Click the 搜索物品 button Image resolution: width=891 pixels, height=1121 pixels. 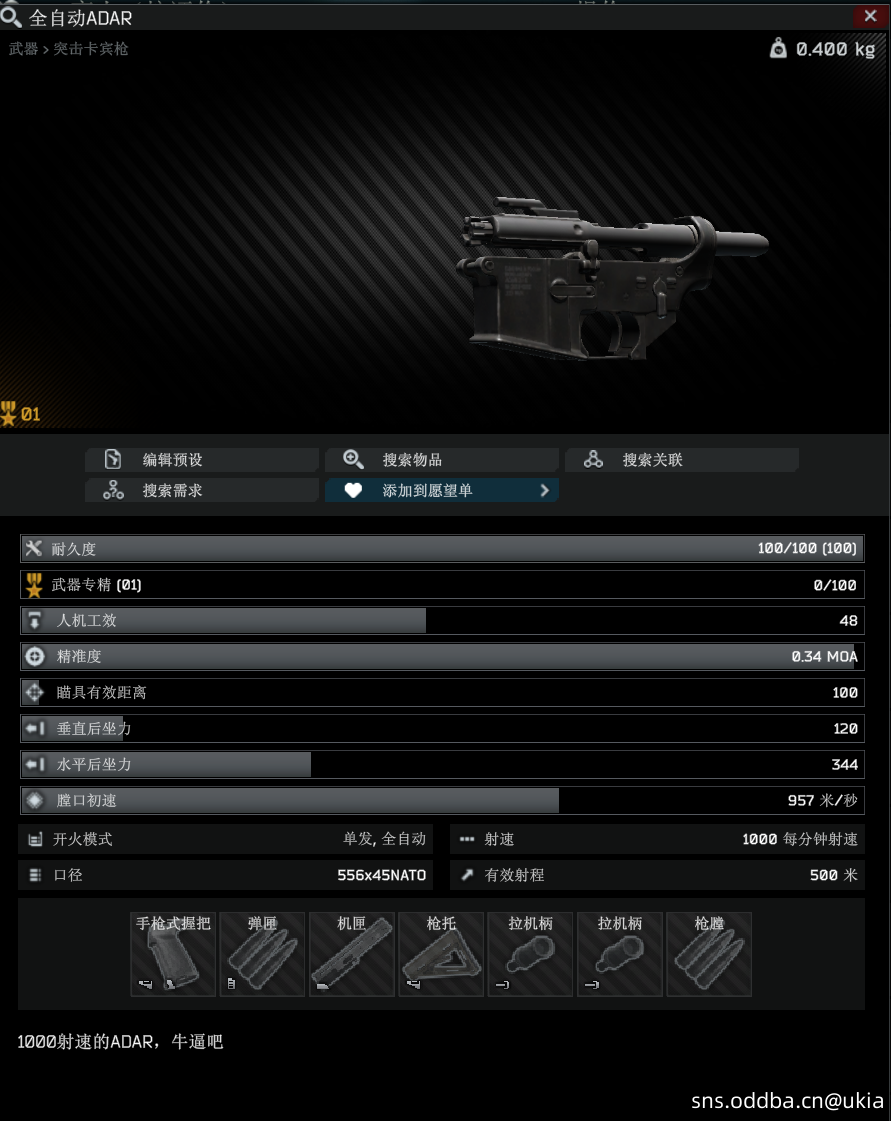[x=441, y=460]
